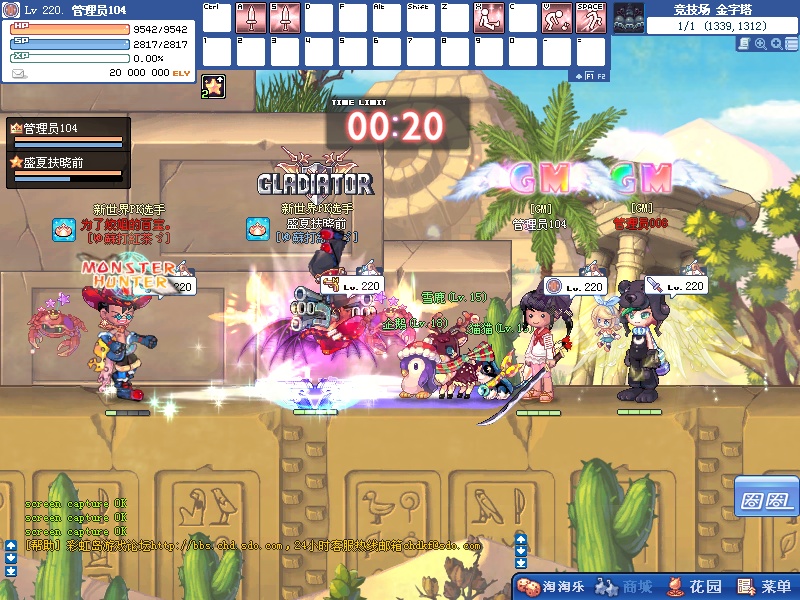Image resolution: width=800 pixels, height=600 pixels.
Task: Click the star buff icon
Action: [x=213, y=87]
